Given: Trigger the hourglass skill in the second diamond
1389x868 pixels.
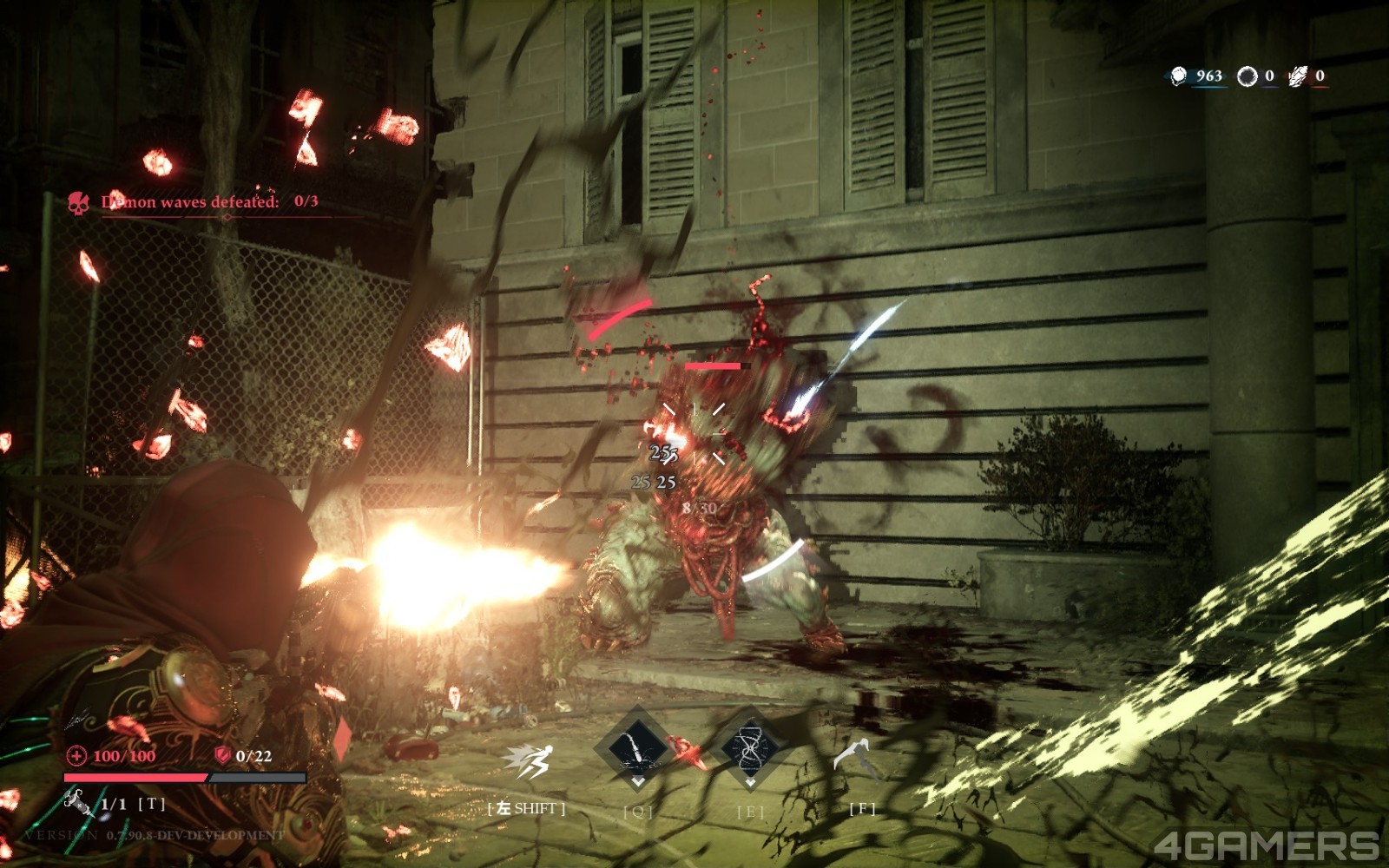Looking at the screenshot, I should pos(750,747).
